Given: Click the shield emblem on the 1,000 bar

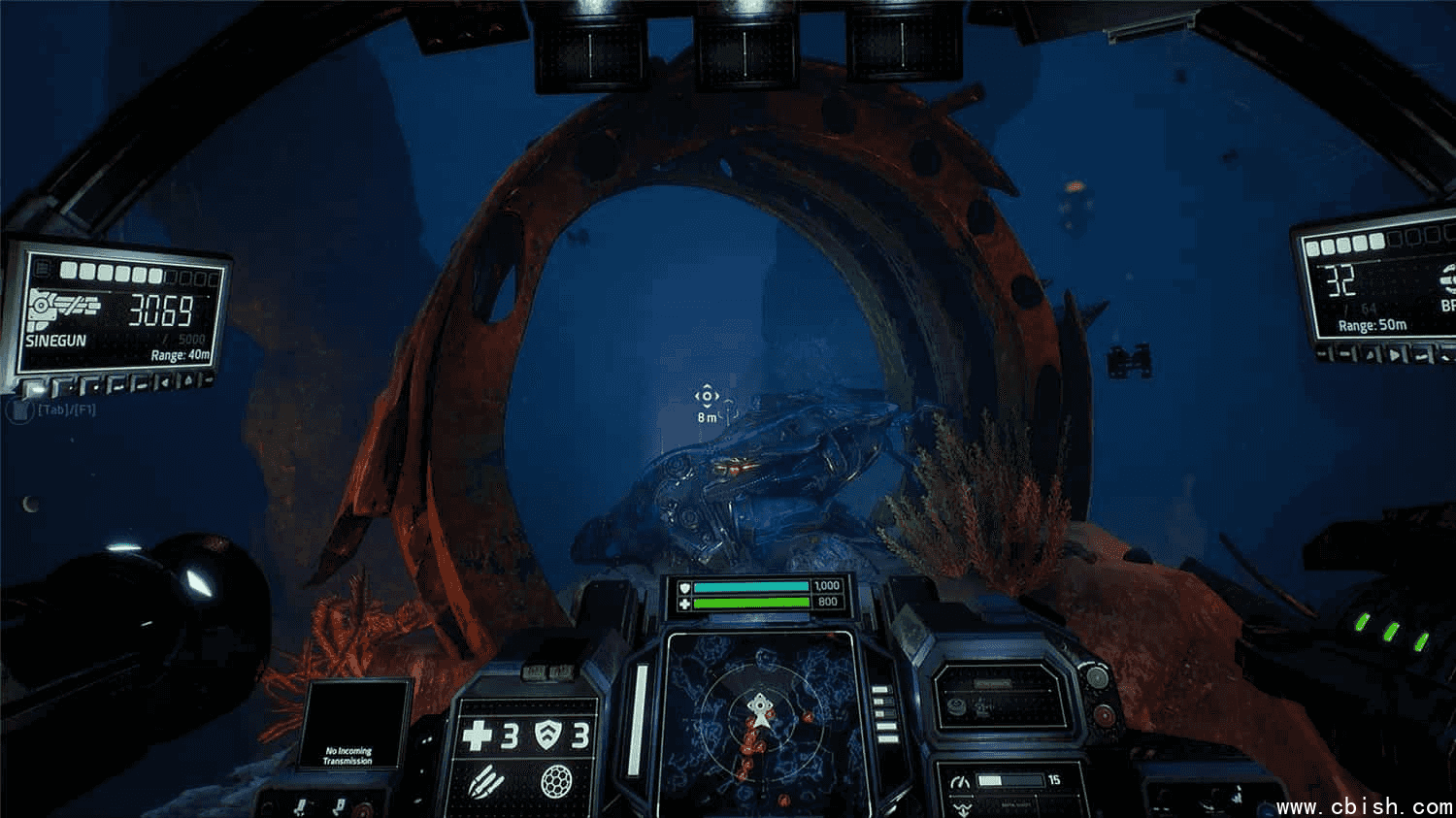Looking at the screenshot, I should click(685, 586).
